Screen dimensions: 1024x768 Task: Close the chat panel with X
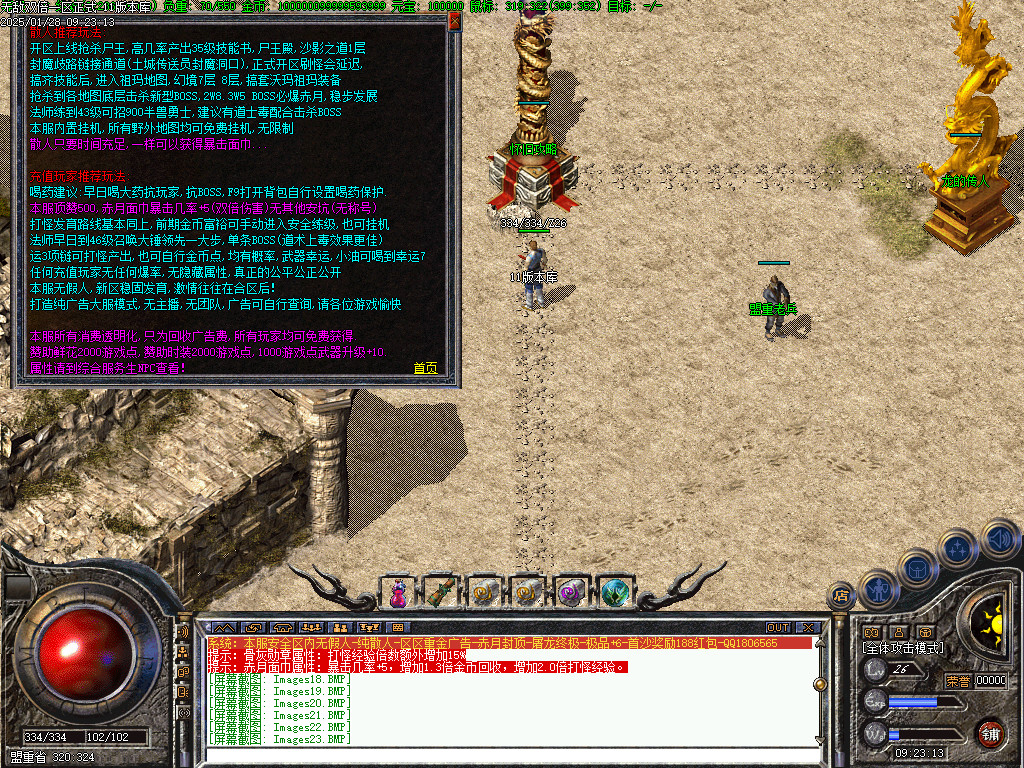click(x=808, y=628)
